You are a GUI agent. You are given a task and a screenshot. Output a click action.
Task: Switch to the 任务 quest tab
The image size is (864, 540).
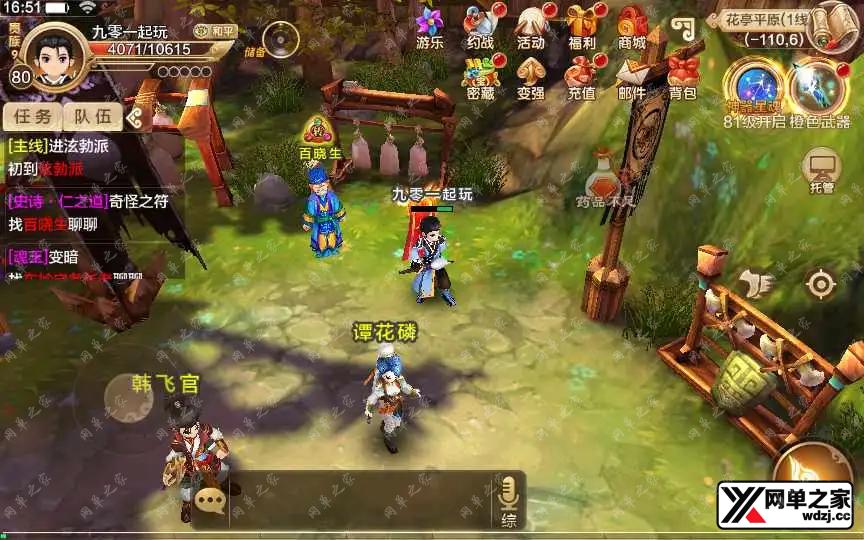tap(31, 116)
